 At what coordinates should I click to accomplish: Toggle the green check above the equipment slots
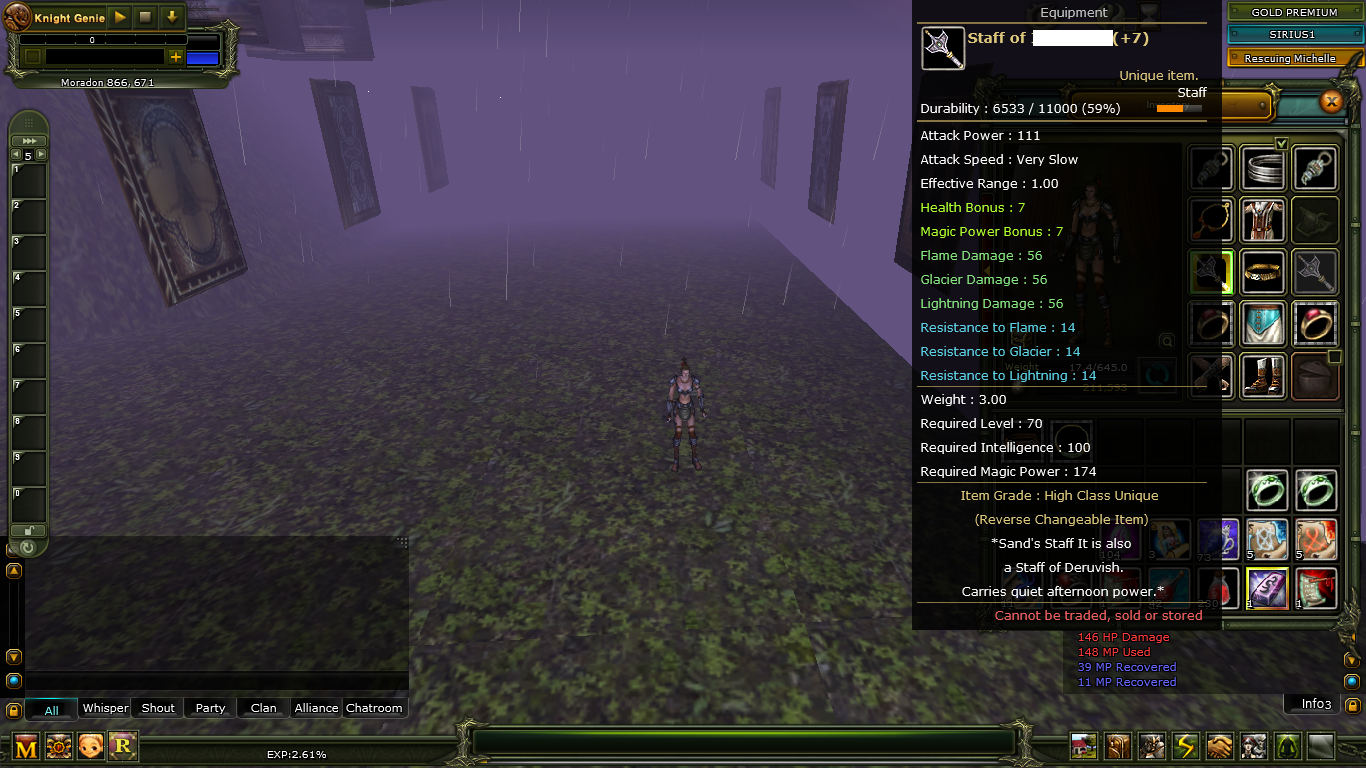(1281, 143)
